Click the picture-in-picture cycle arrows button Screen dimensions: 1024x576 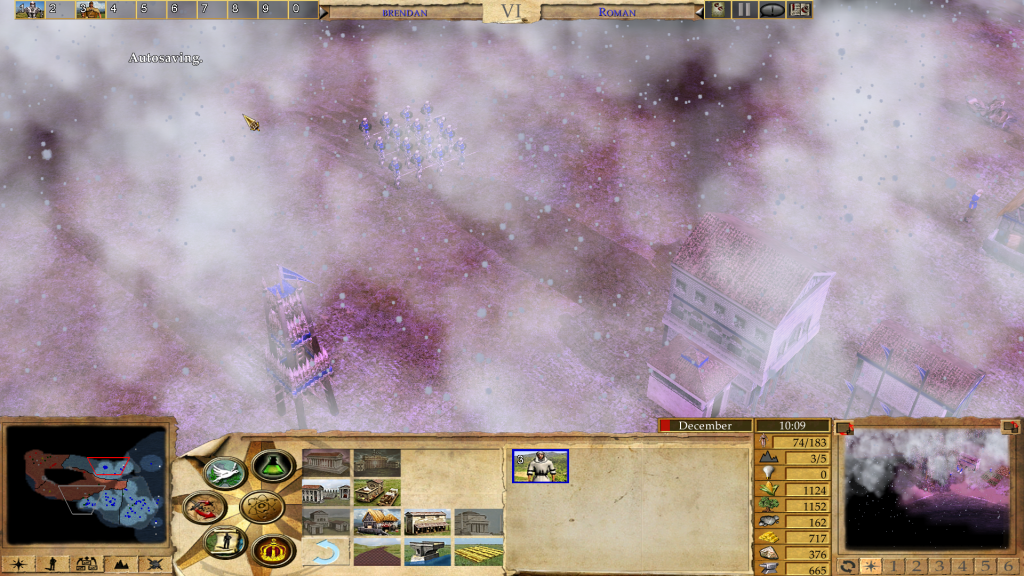[x=848, y=566]
